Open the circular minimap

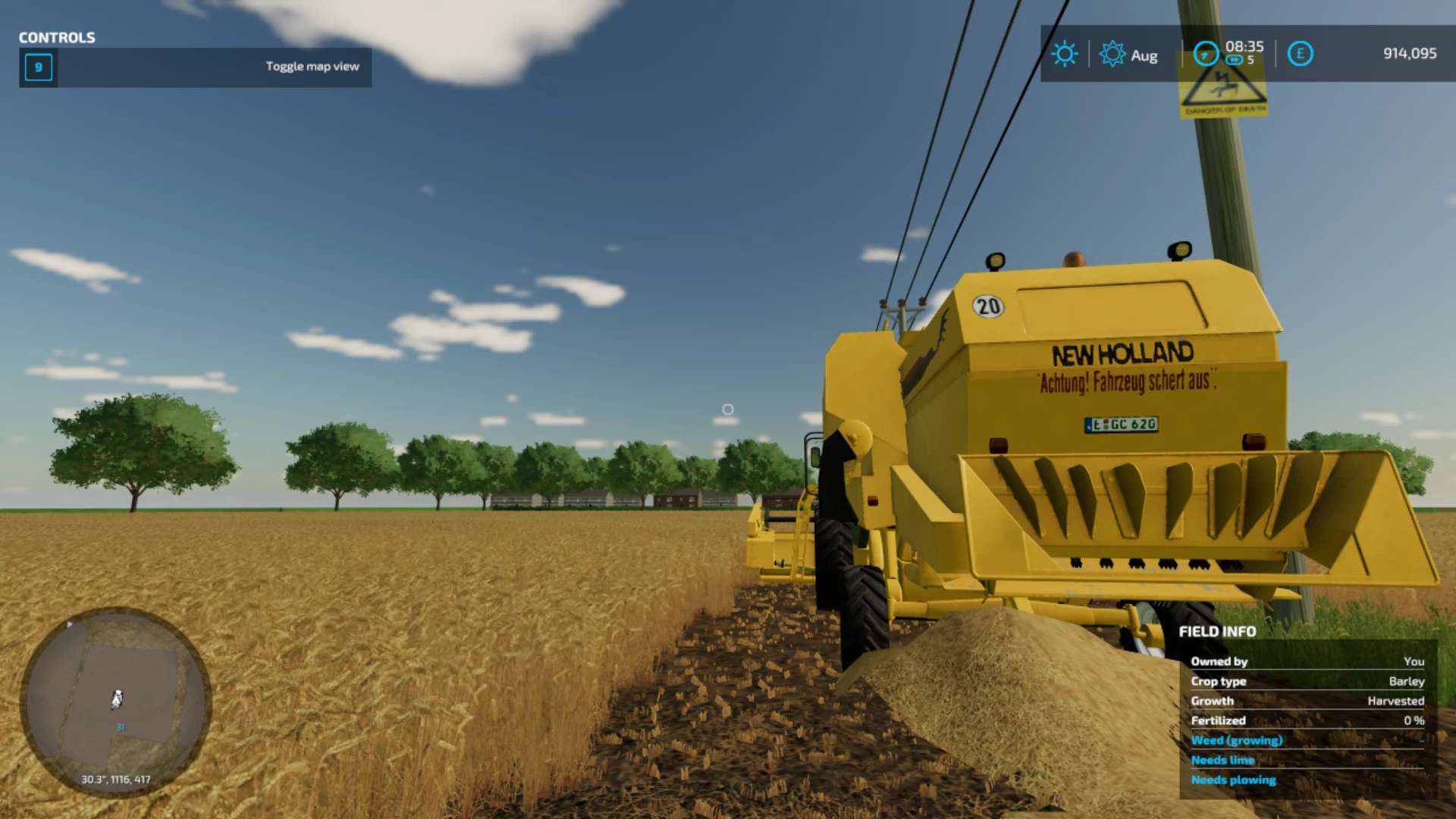(x=115, y=701)
